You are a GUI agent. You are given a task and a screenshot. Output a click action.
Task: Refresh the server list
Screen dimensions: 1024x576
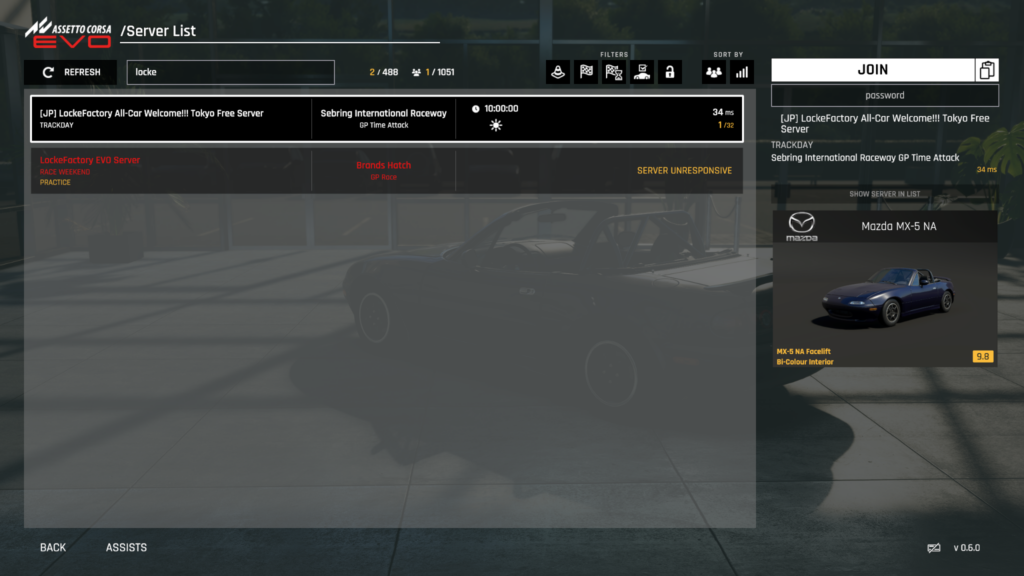click(70, 72)
